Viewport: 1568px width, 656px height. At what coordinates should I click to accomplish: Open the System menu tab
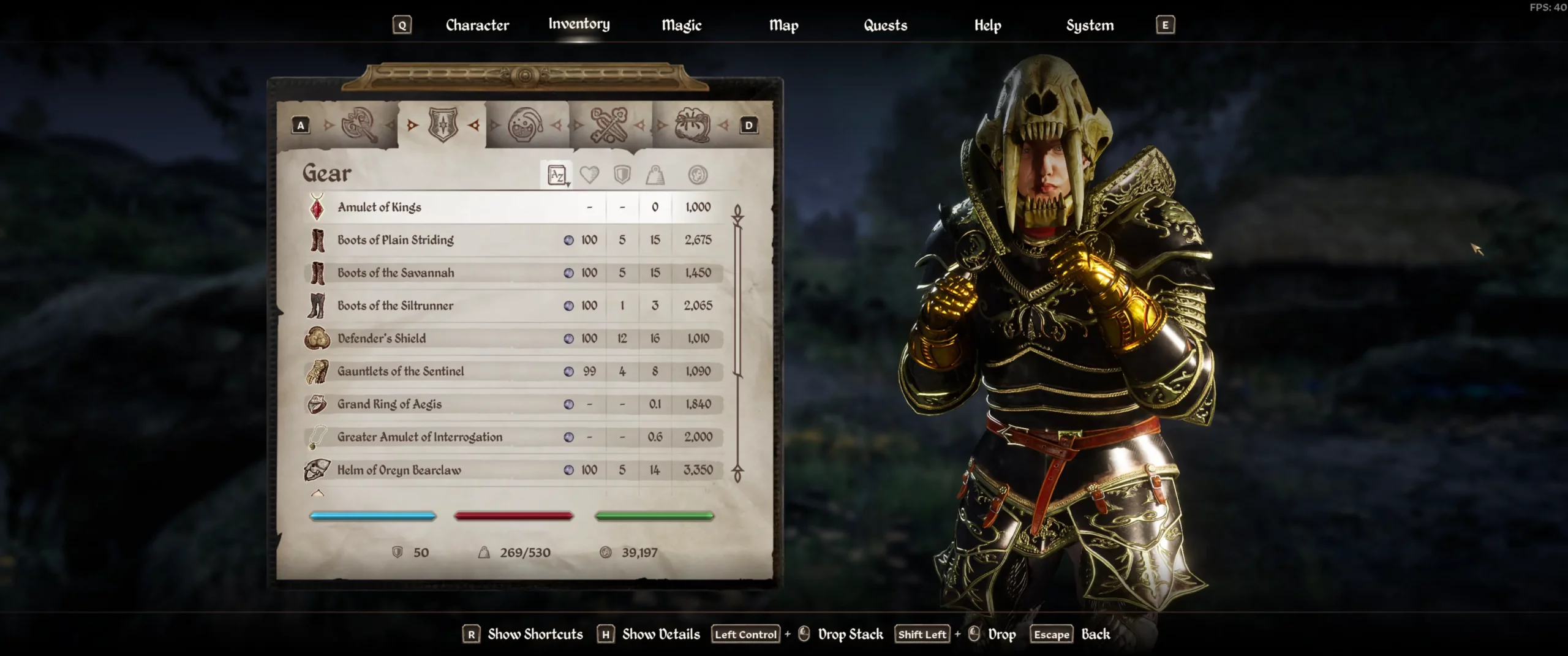1090,25
